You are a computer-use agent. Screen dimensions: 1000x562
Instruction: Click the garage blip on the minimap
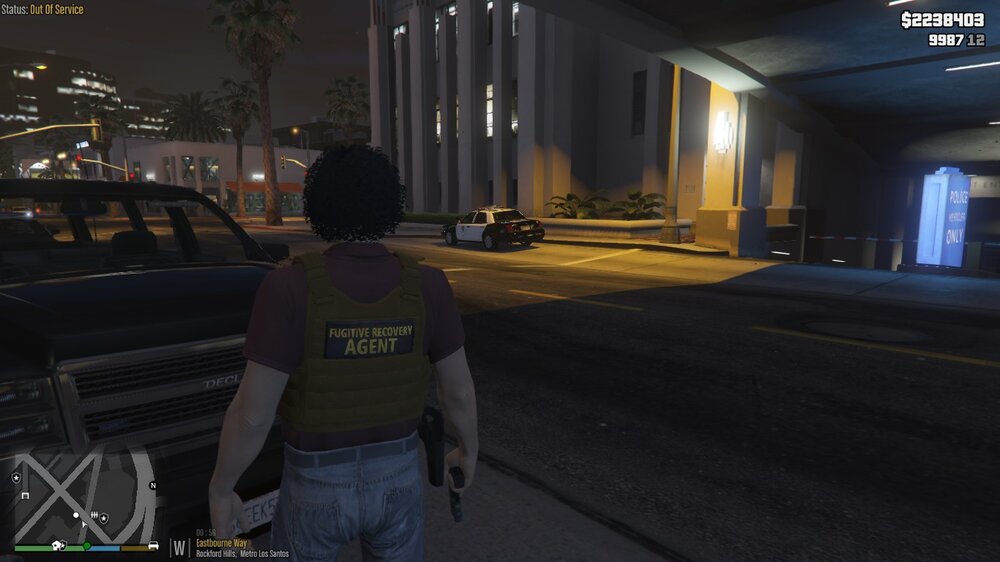tap(25, 495)
